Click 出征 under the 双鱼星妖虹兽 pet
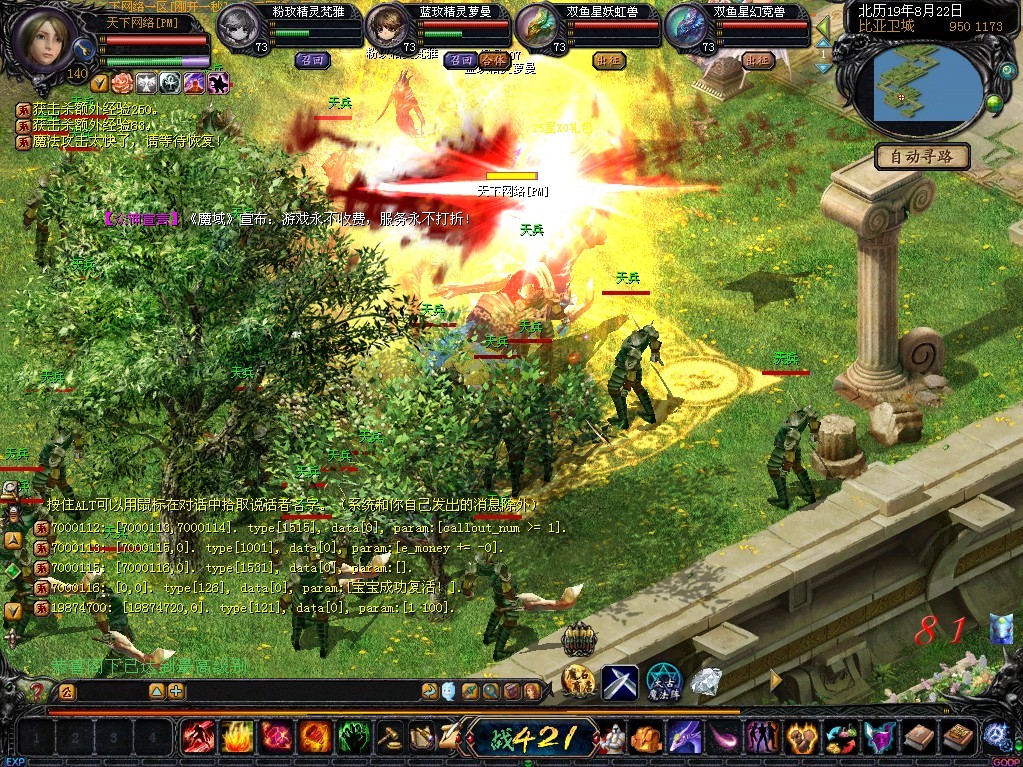 tap(608, 60)
